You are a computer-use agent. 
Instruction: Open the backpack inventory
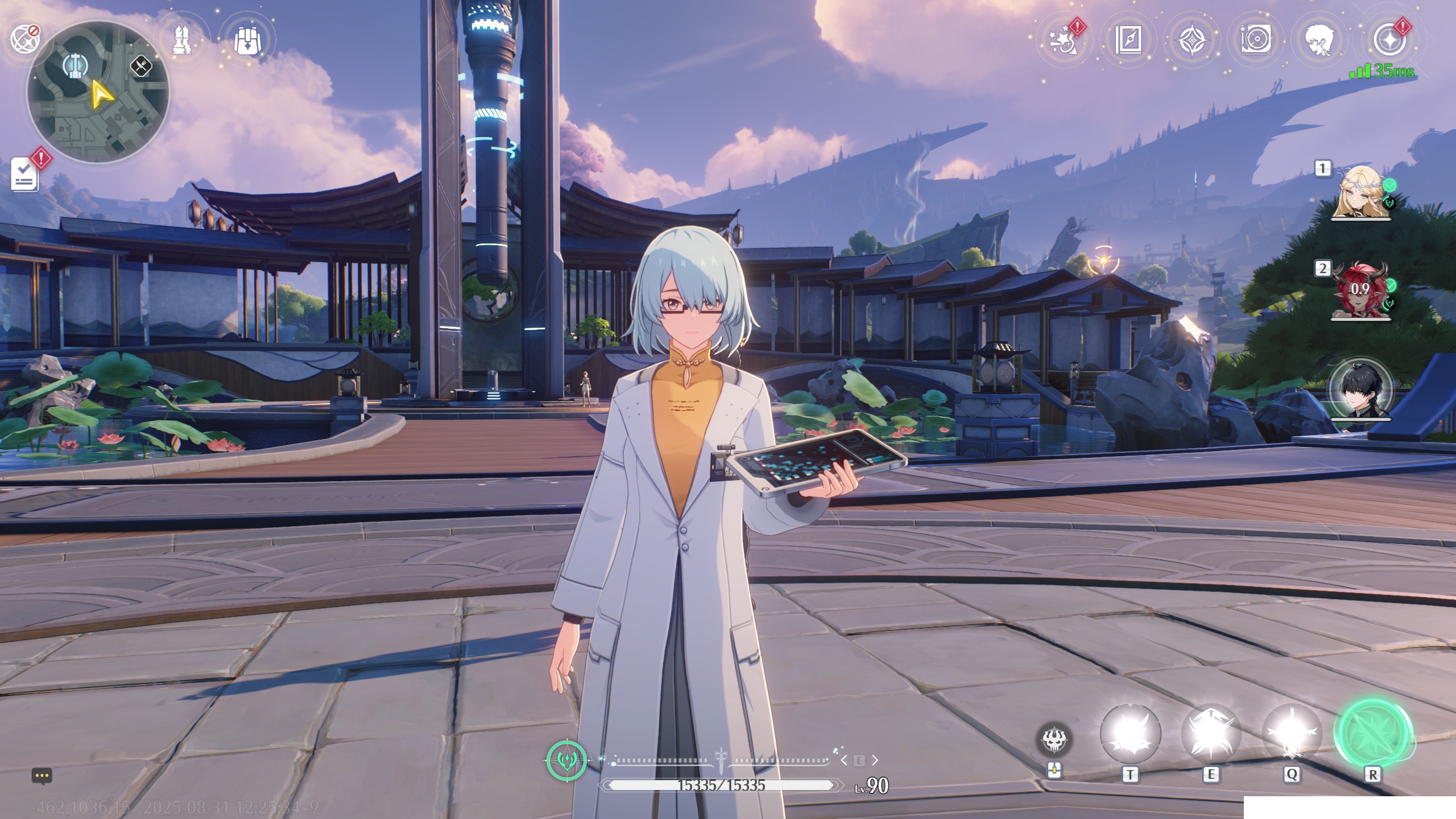[247, 40]
